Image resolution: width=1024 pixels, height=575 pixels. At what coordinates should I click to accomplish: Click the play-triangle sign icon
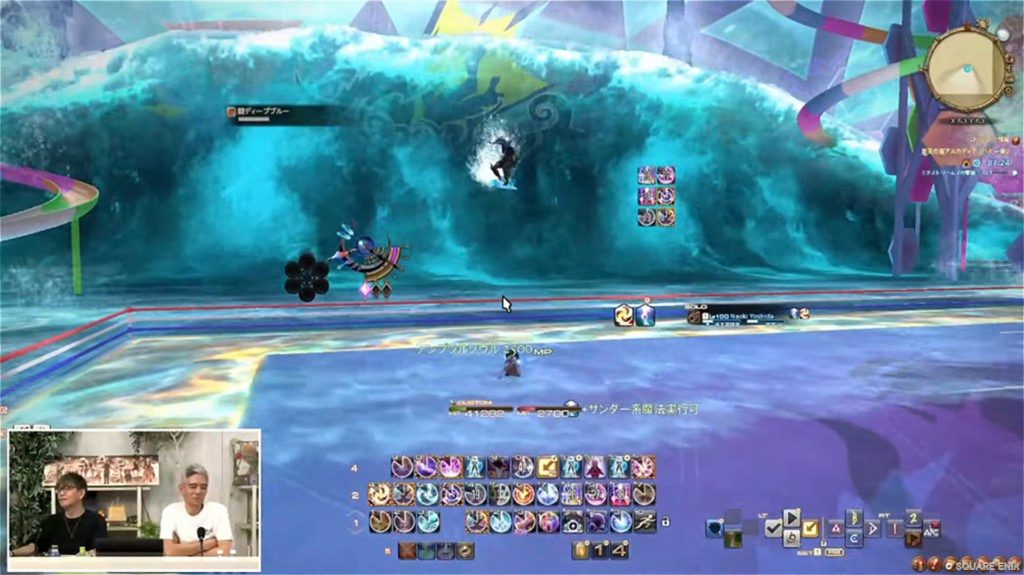click(x=791, y=517)
